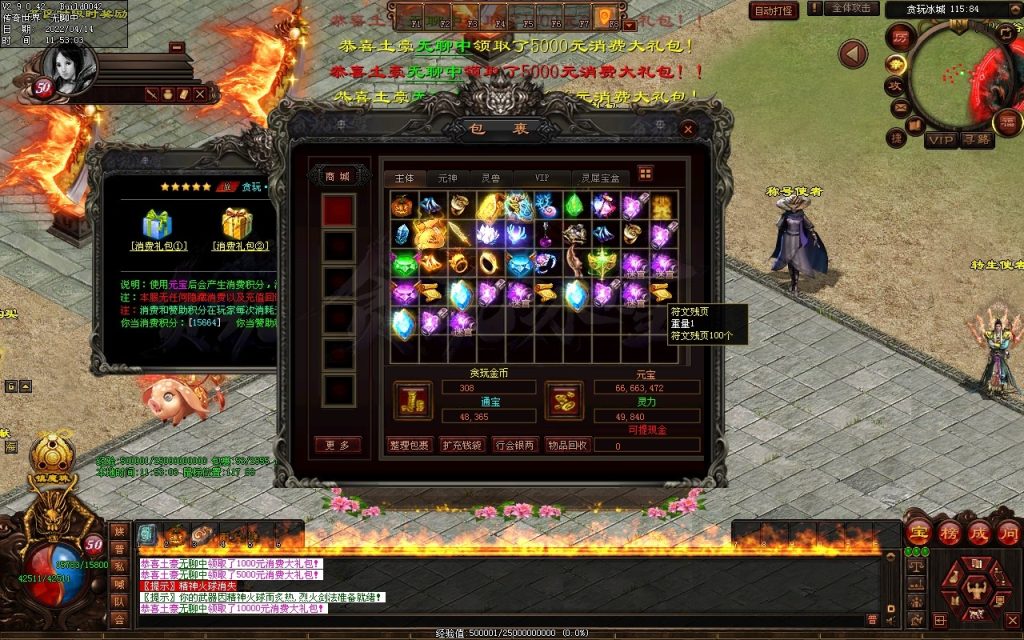Choose the 扩充钱袋 button
1024x640 pixels.
coord(461,445)
